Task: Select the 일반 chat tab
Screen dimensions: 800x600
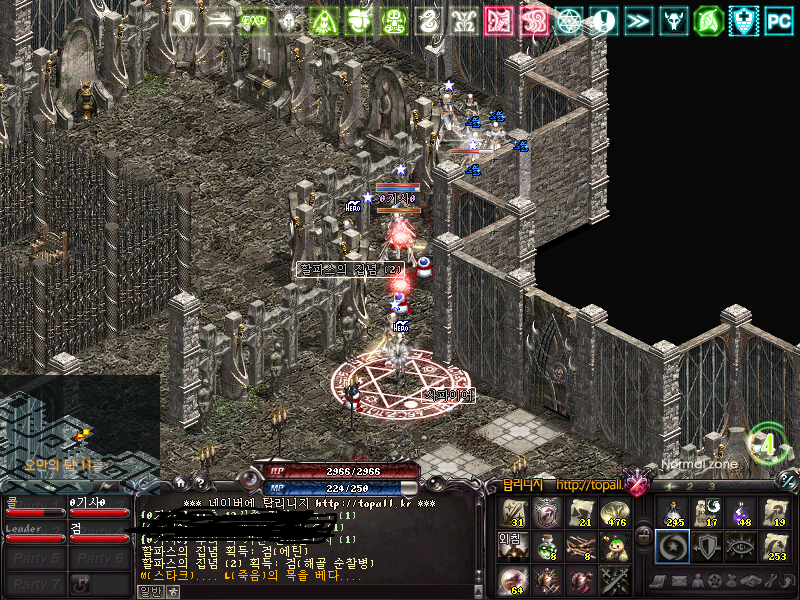Action: [149, 591]
